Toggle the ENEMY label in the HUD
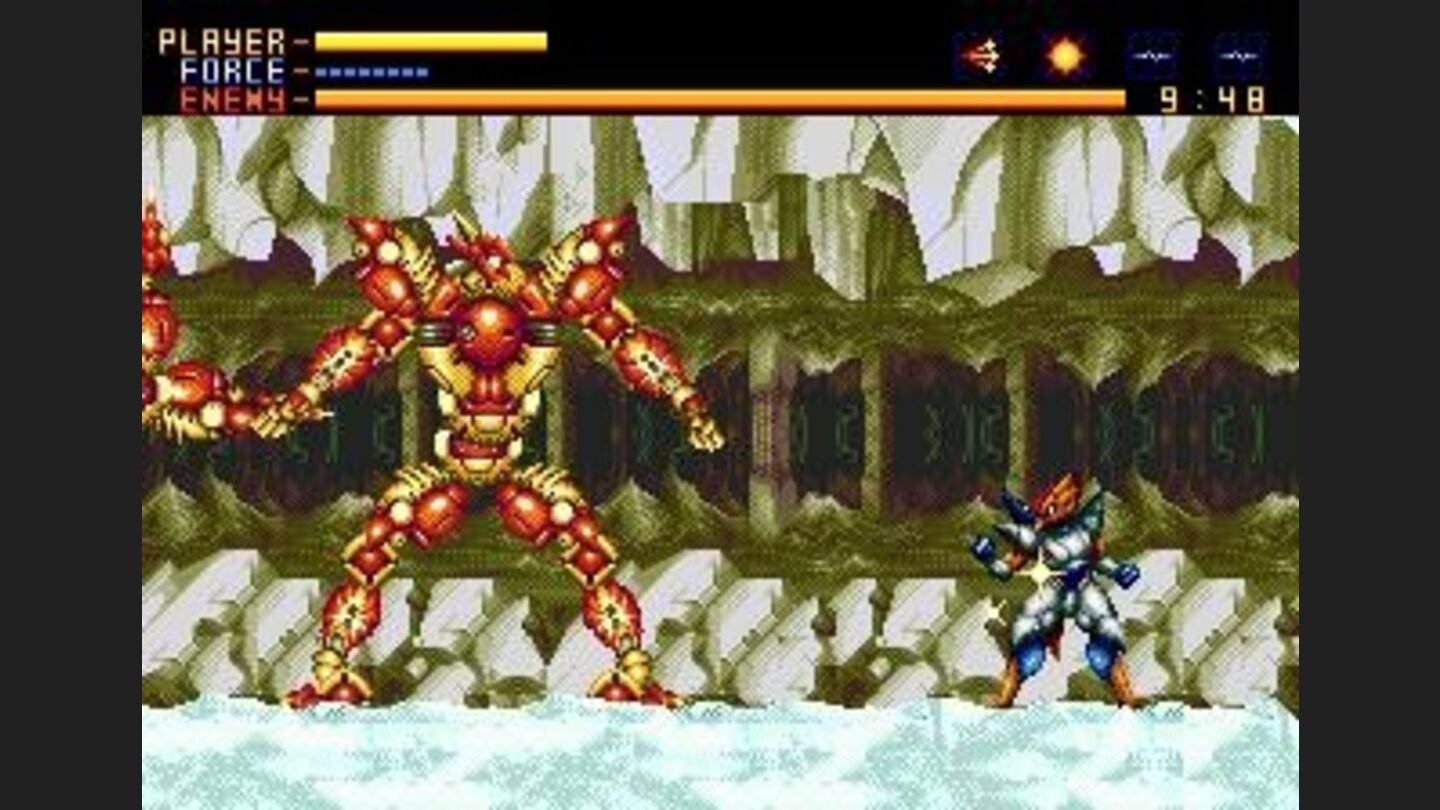 (x=230, y=98)
